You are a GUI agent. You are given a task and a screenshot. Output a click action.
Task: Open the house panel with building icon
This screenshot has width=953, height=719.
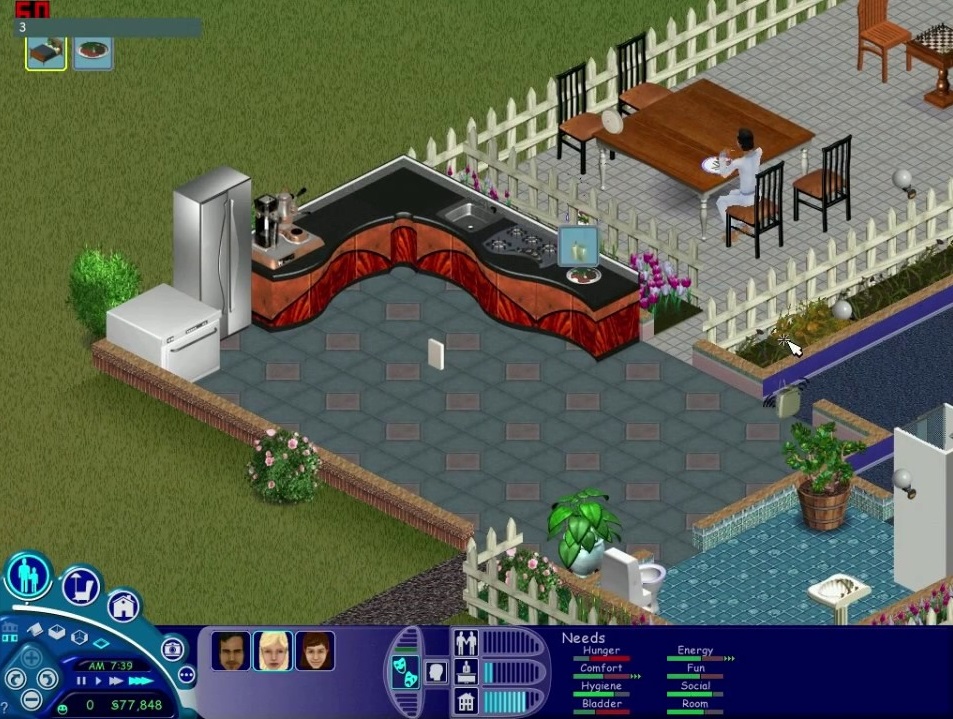465,700
